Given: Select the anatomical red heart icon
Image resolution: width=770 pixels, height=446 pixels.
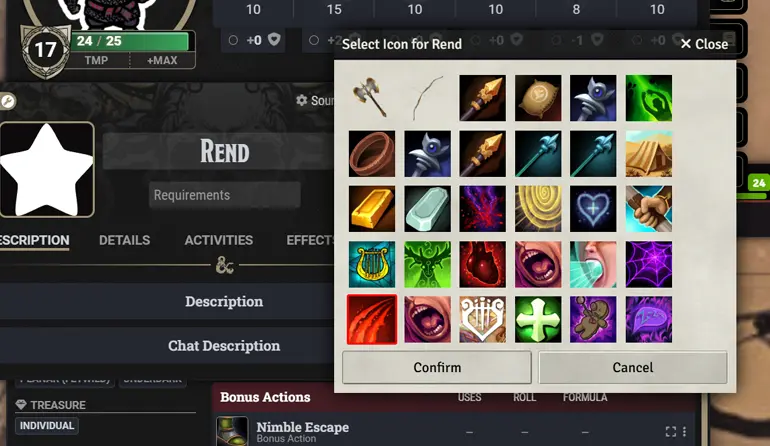Looking at the screenshot, I should 483,264.
